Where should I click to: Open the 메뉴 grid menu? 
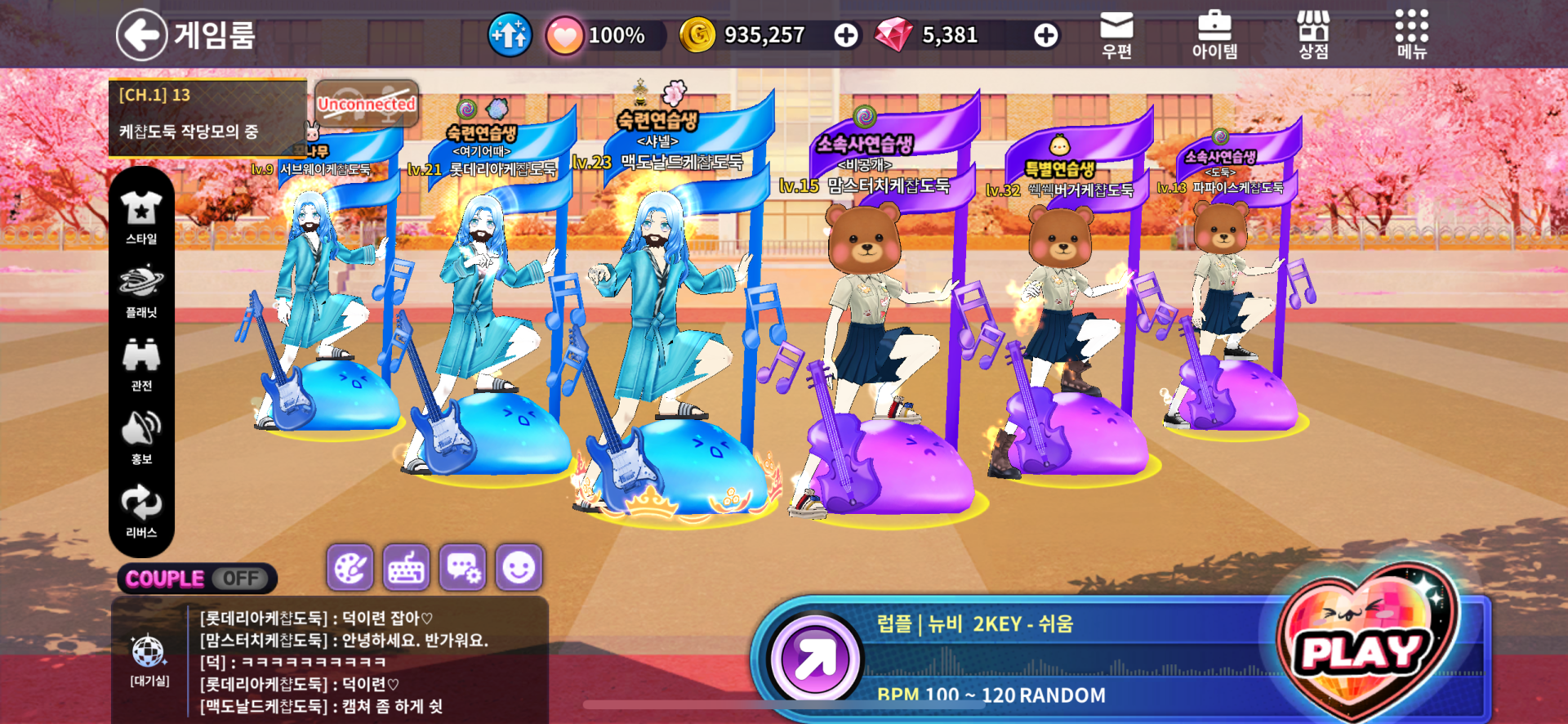click(x=1411, y=35)
